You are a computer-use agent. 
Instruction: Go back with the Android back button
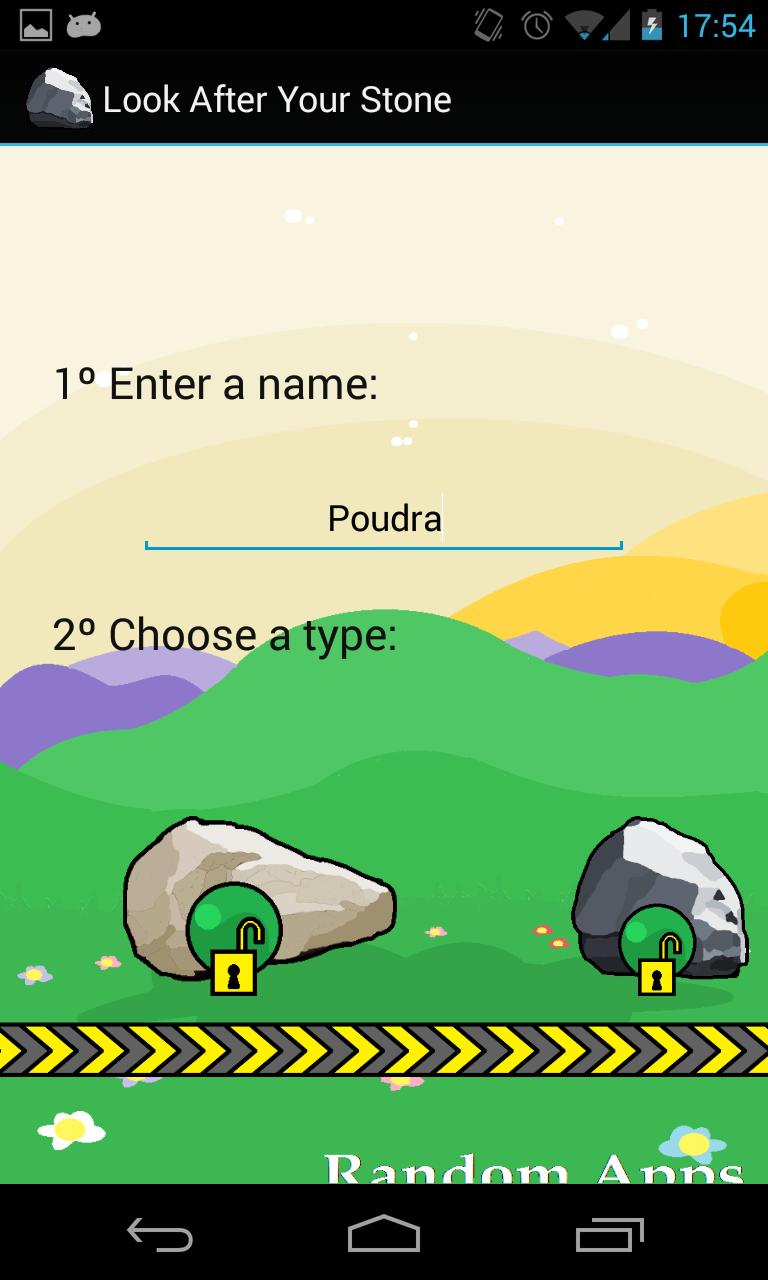pos(160,1234)
